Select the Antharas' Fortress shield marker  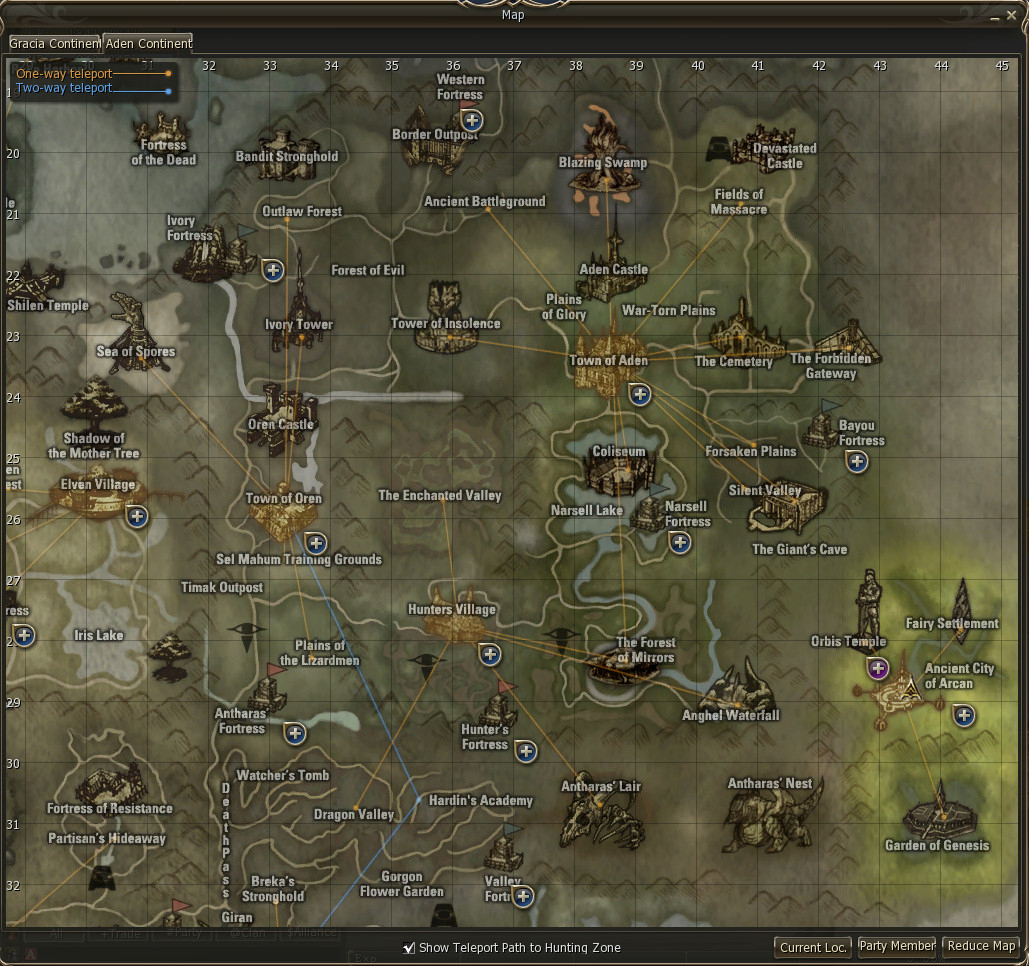(294, 733)
